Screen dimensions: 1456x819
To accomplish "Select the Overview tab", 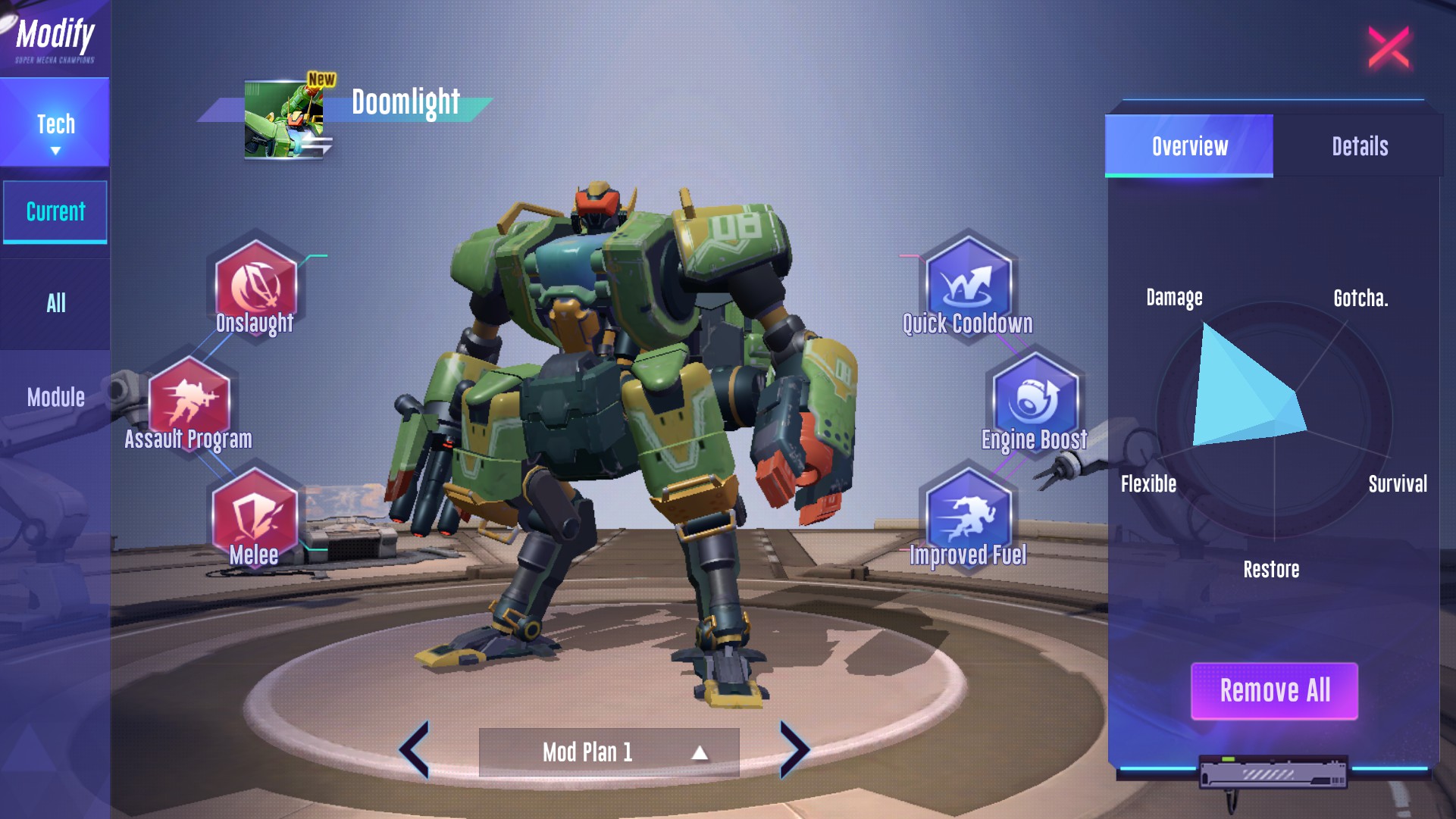I will (x=1189, y=146).
